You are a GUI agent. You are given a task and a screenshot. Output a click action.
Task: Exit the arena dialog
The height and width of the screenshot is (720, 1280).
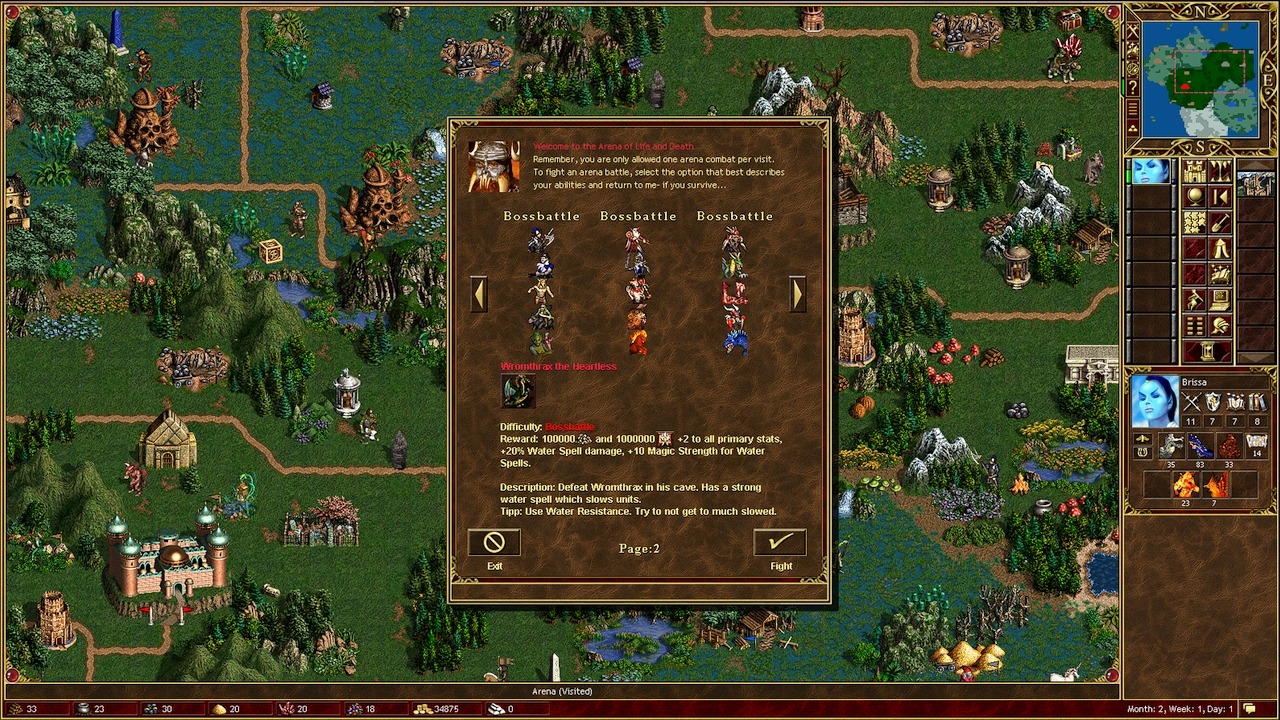(494, 543)
